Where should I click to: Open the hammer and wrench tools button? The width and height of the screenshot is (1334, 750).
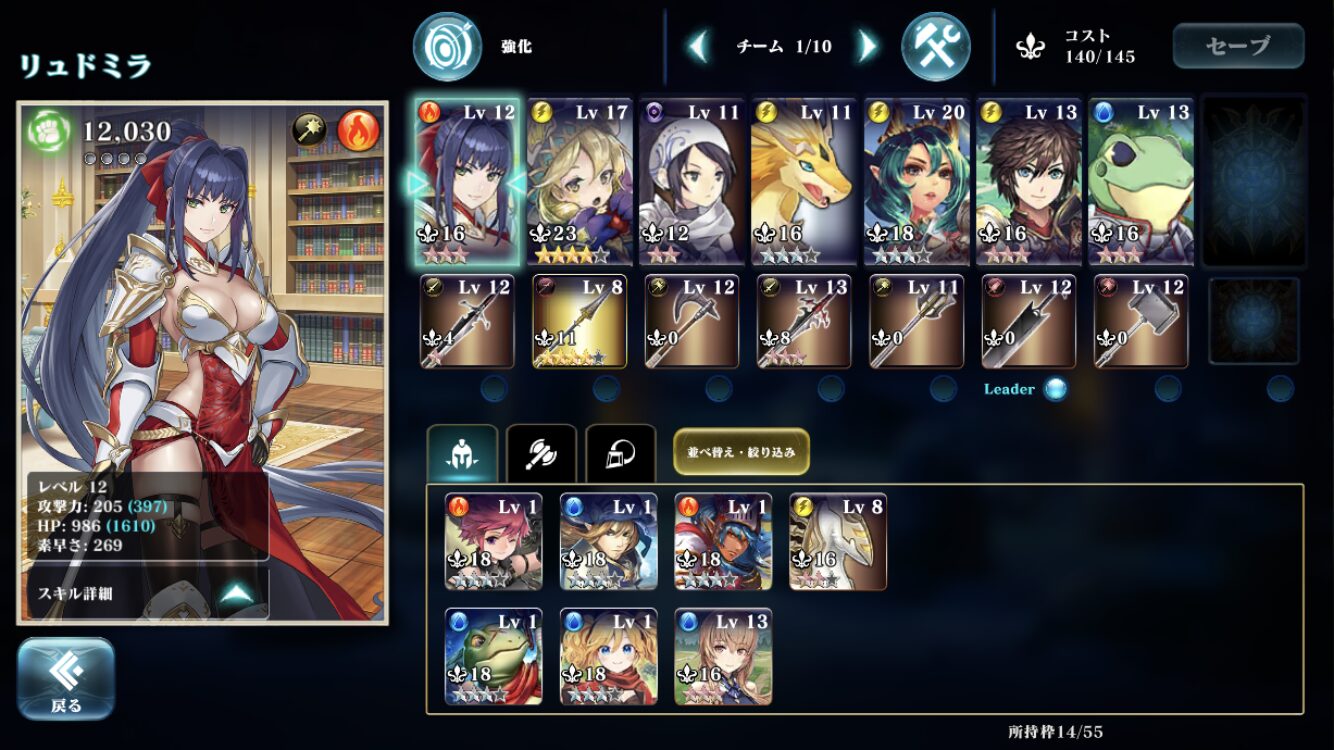click(935, 46)
